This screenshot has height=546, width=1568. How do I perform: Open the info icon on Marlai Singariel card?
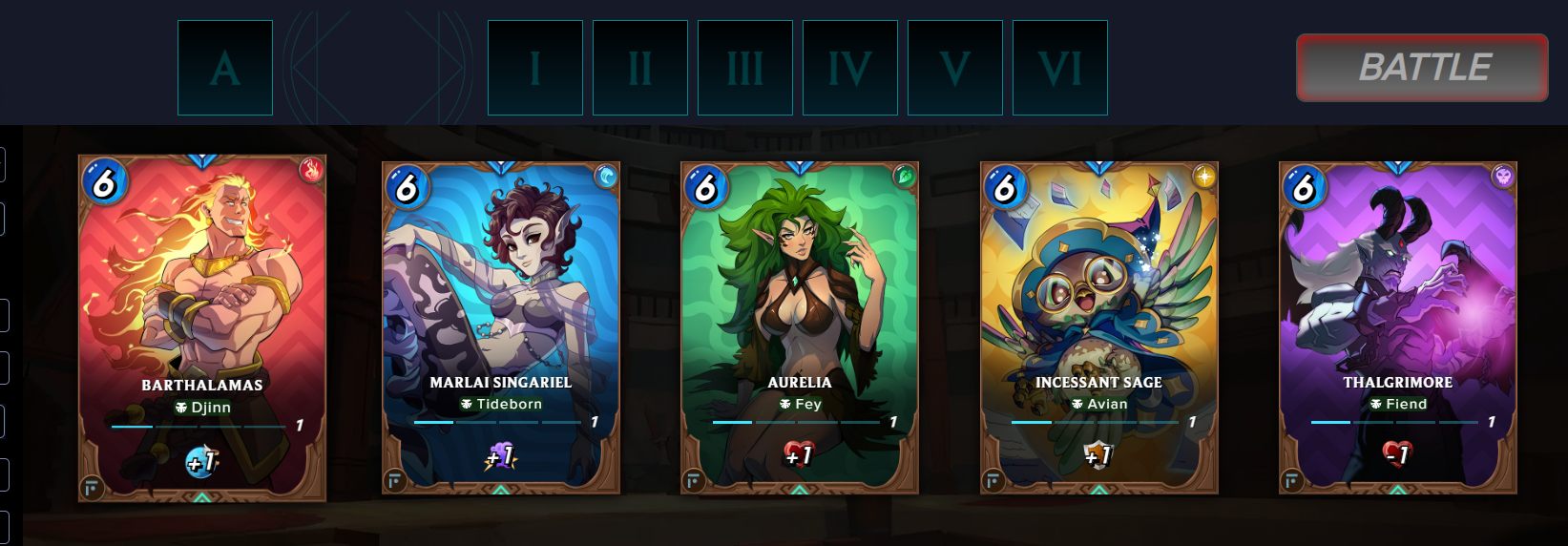[x=394, y=481]
